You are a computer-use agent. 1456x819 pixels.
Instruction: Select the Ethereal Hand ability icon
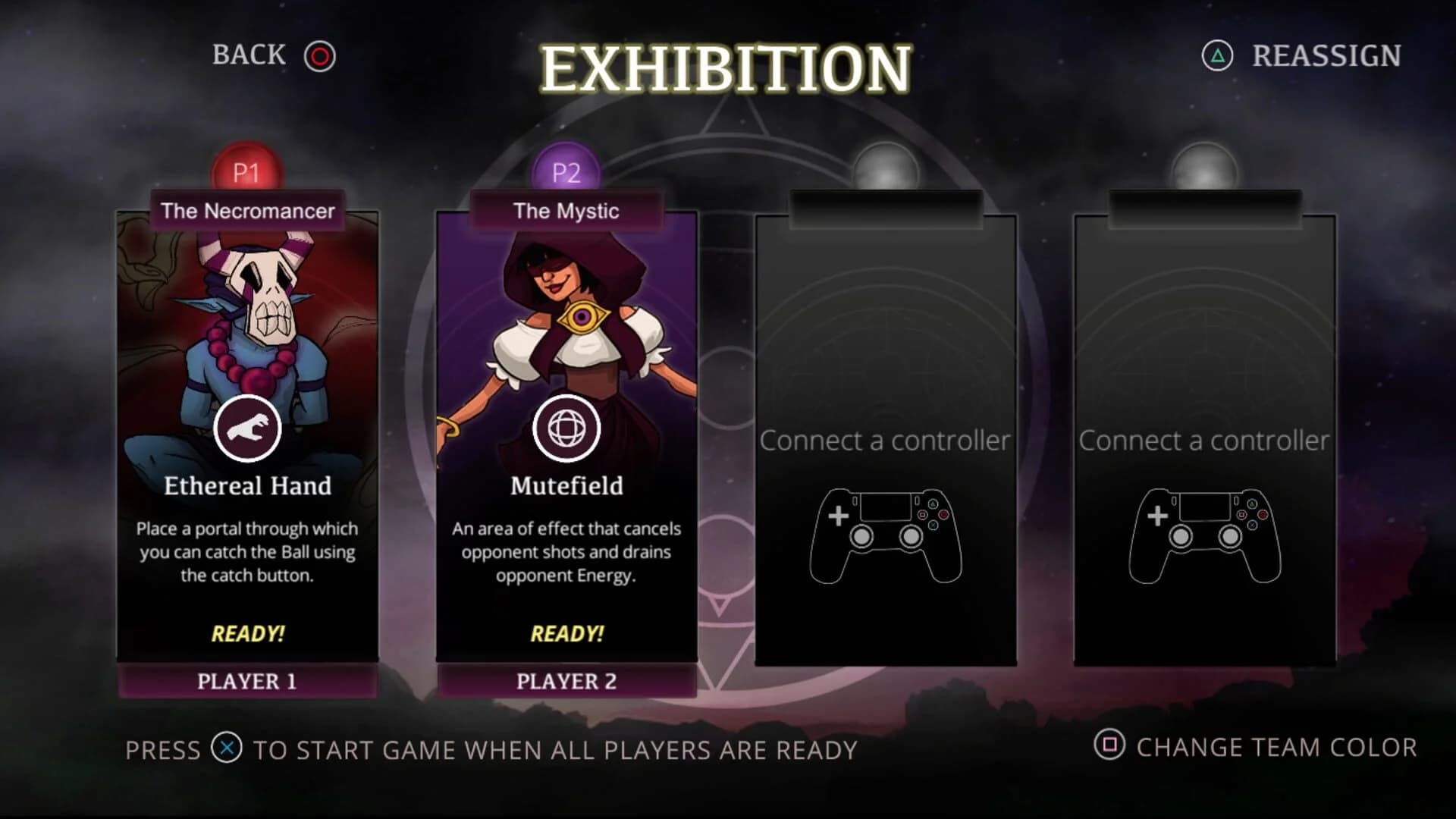248,428
